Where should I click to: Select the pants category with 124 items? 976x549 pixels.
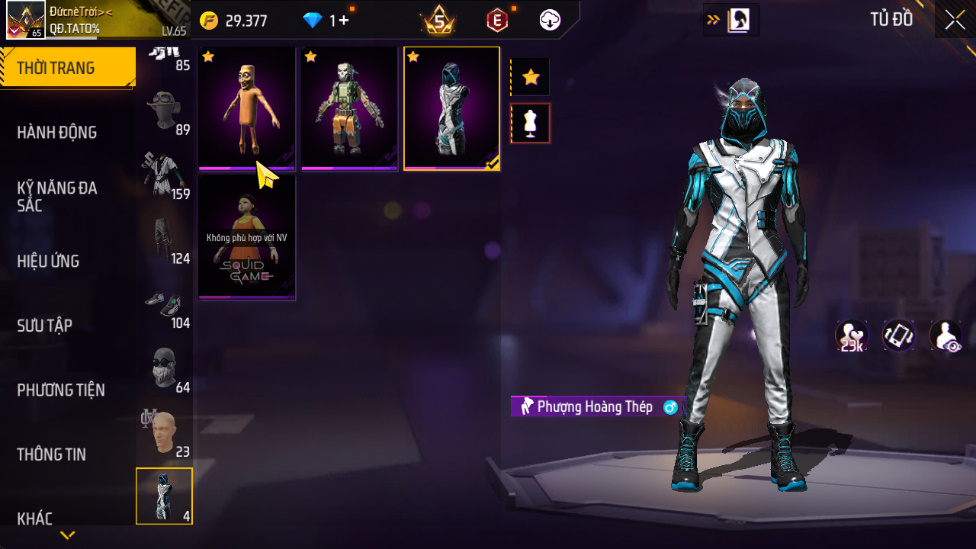pos(165,239)
